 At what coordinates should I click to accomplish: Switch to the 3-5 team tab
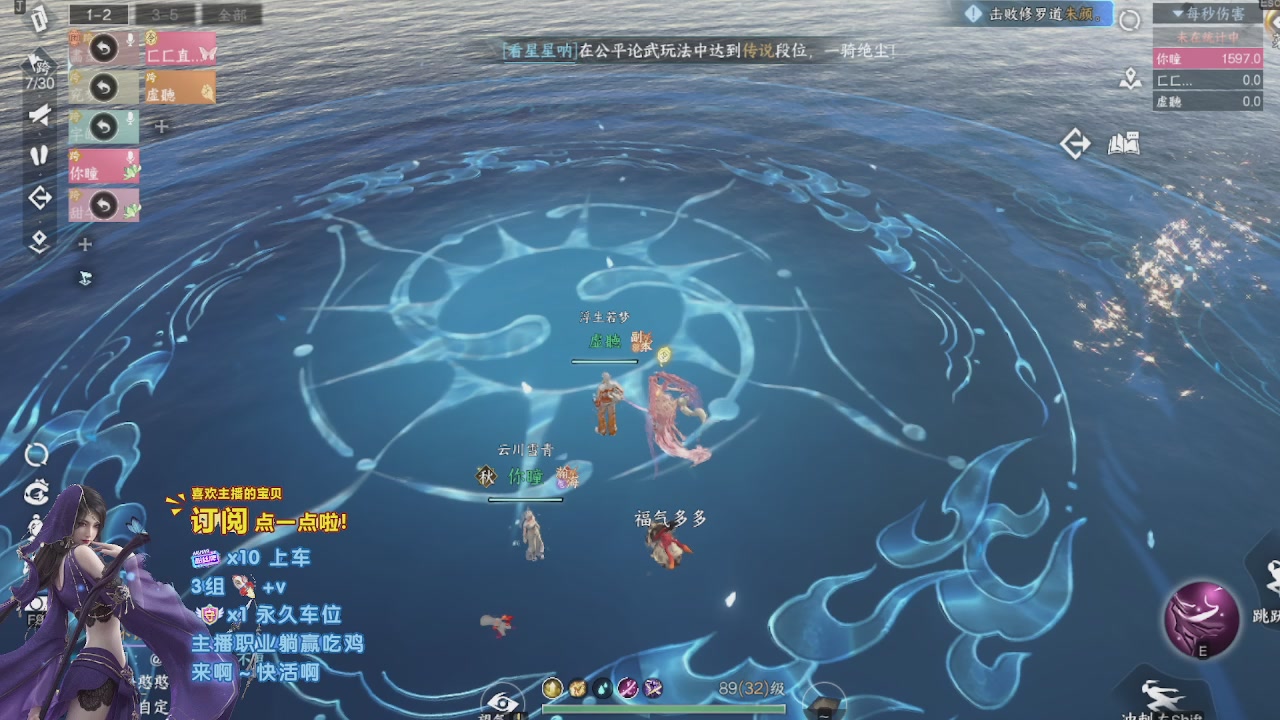pos(164,15)
